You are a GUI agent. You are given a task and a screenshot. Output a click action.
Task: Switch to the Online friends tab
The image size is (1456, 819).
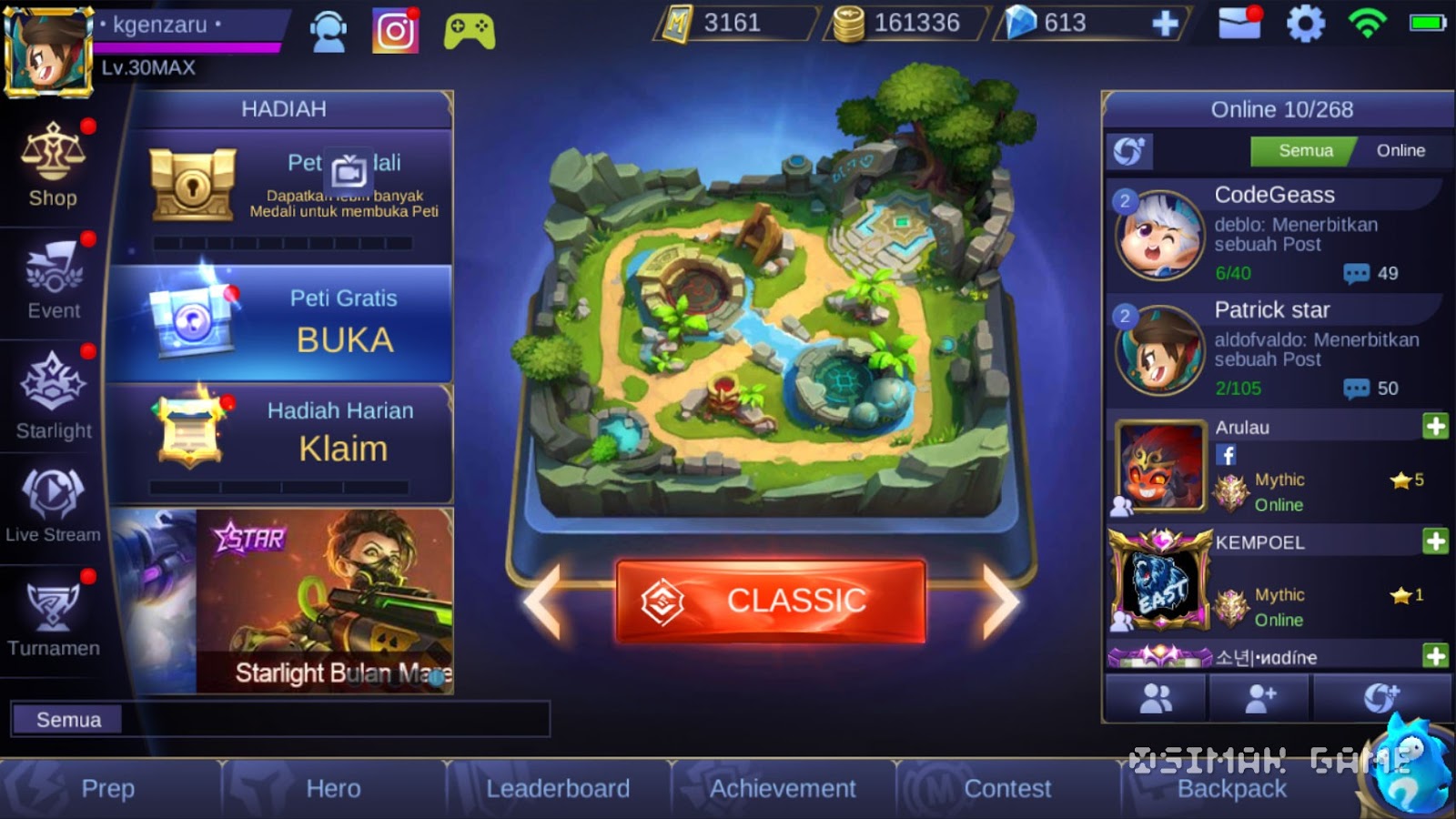click(1401, 150)
